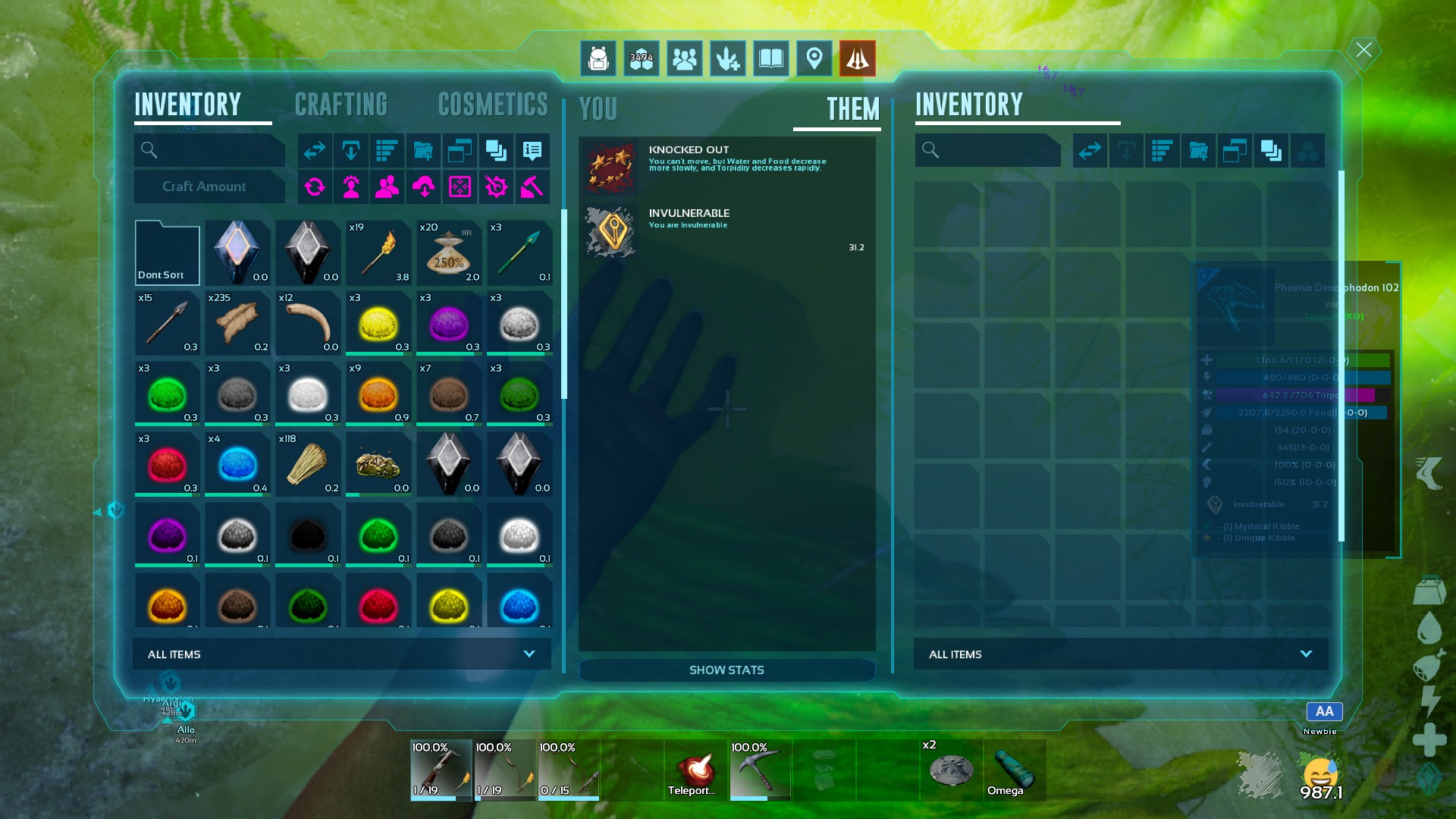This screenshot has height=819, width=1456.
Task: Open the Cosmetics tab
Action: (493, 105)
